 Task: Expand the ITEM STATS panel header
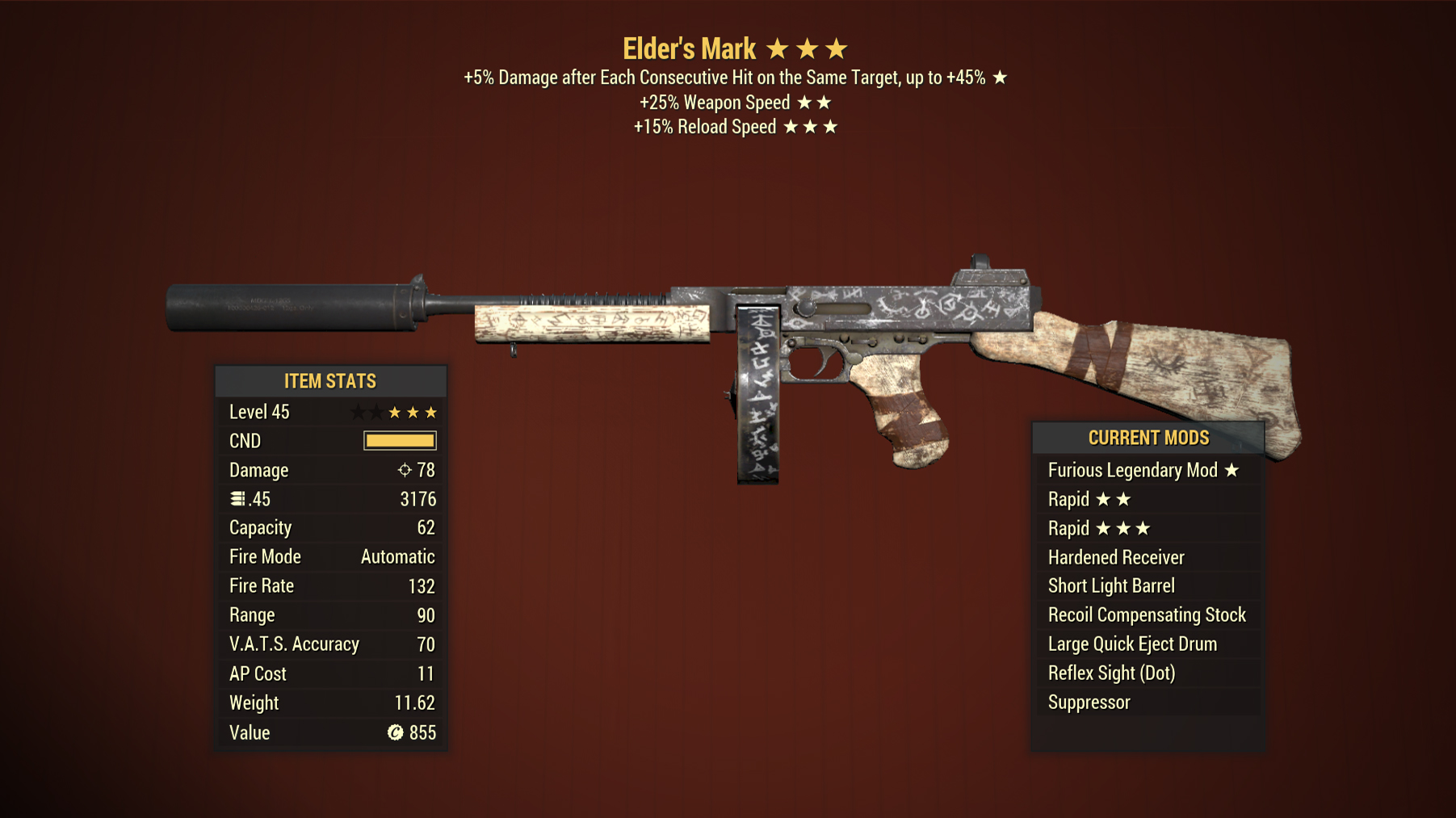[330, 380]
